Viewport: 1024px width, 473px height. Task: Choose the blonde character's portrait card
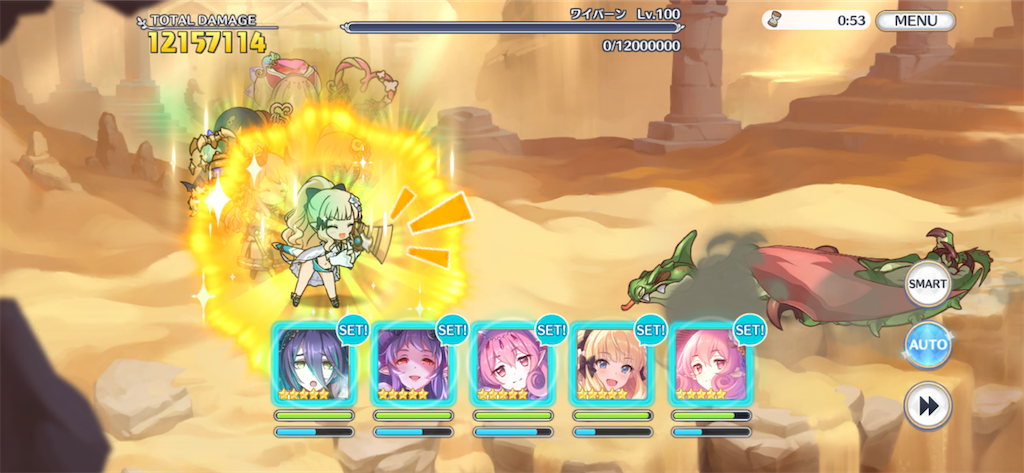(x=611, y=365)
